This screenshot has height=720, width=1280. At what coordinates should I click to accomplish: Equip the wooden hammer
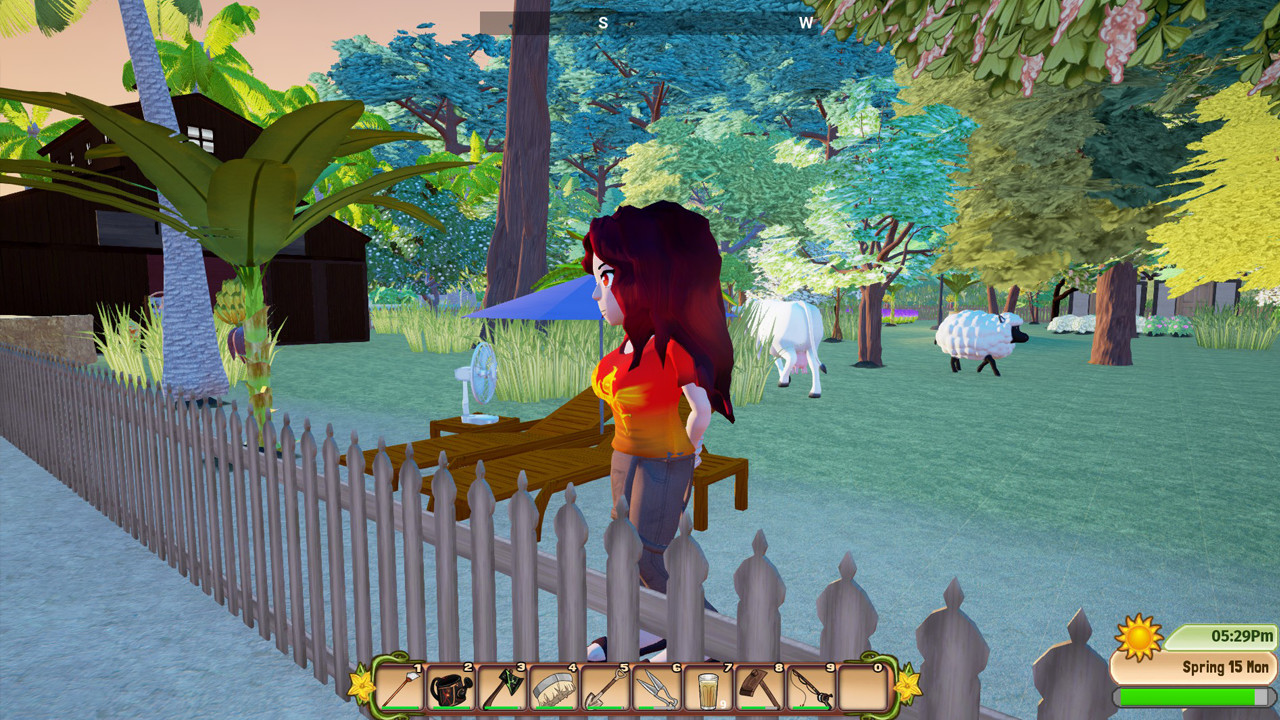760,688
